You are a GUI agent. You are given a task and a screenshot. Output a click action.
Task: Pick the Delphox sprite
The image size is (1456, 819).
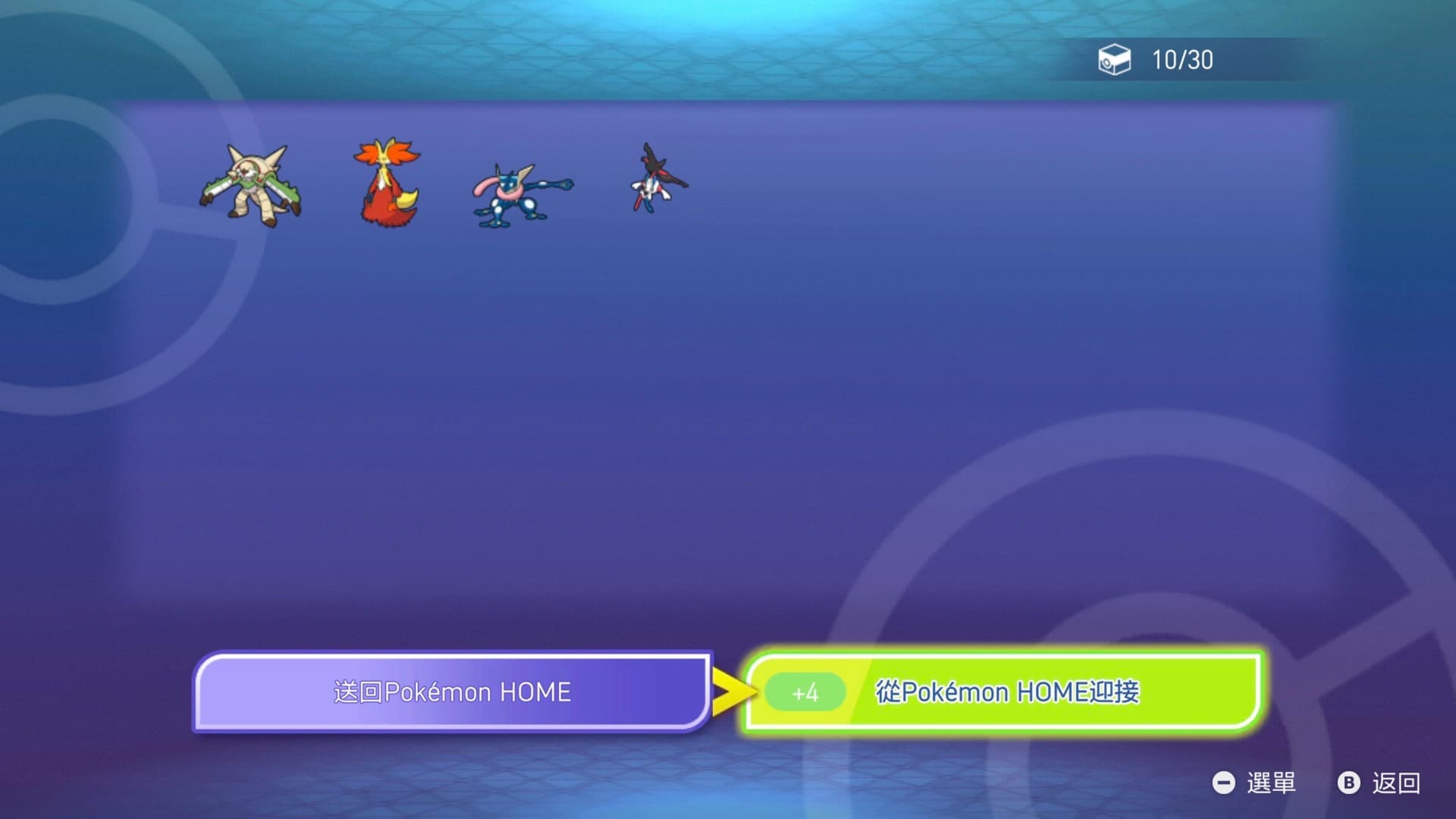pos(387,182)
